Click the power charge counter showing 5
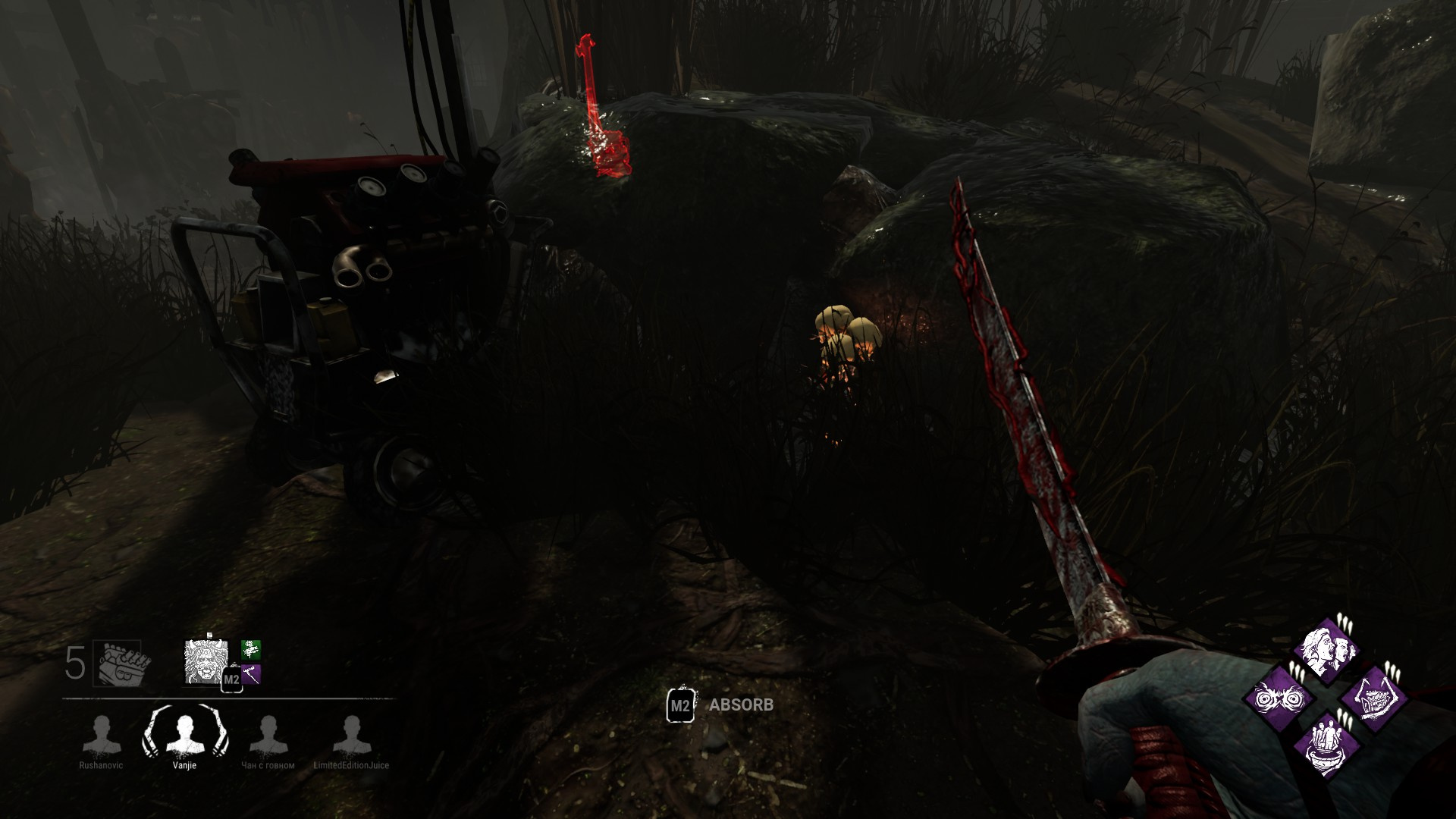Viewport: 1456px width, 819px height. (74, 661)
